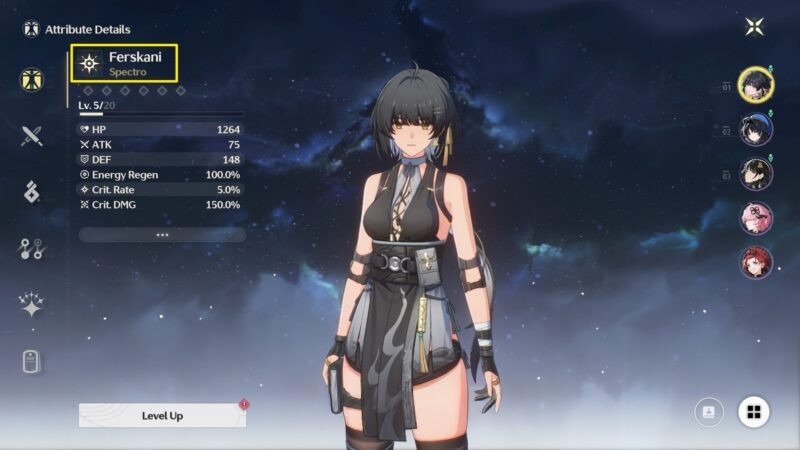This screenshot has width=800, height=450.
Task: Select the attributes tab with the human figure icon
Action: 32,80
